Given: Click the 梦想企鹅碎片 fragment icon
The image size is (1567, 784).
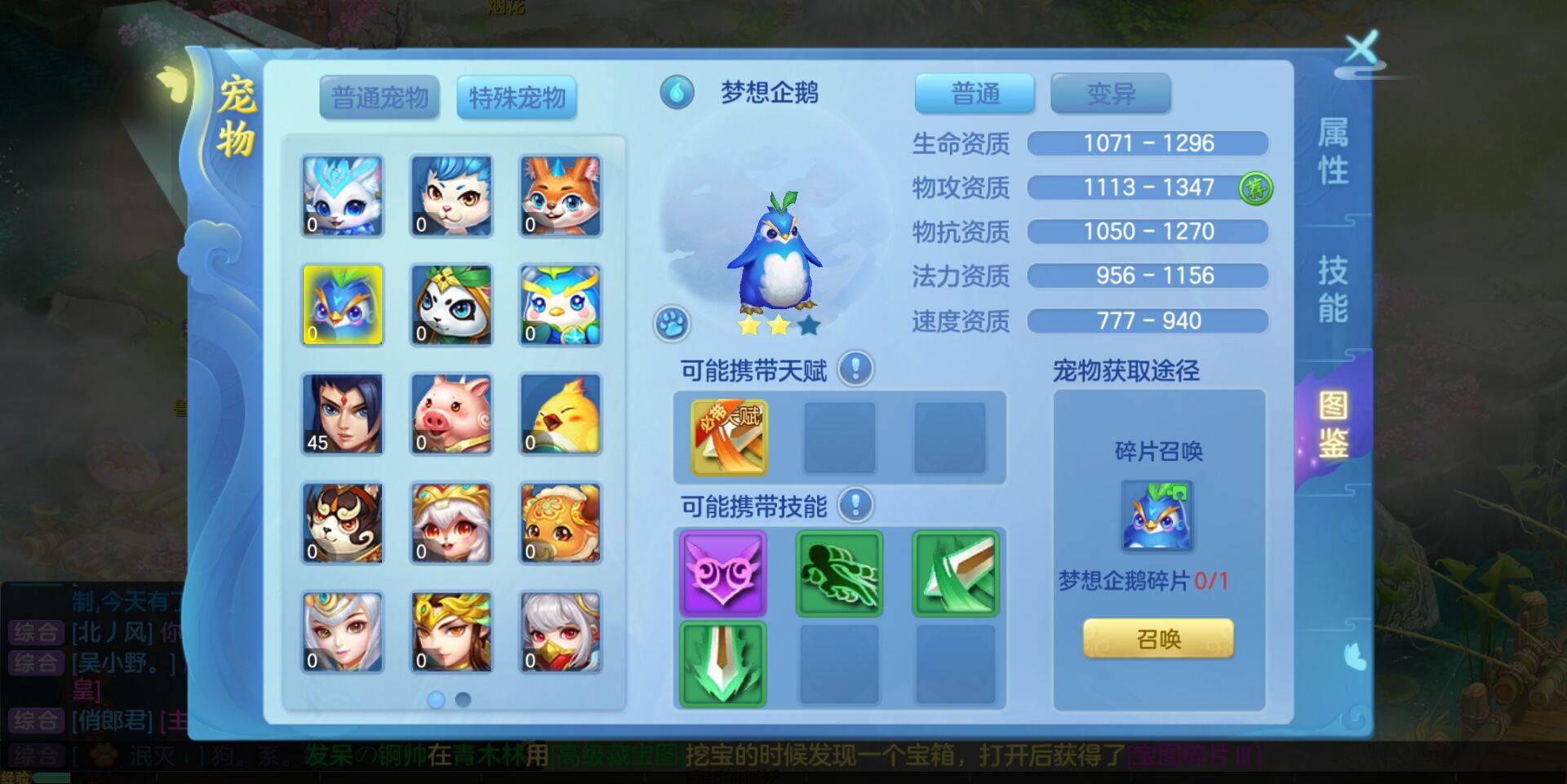Looking at the screenshot, I should [1157, 514].
